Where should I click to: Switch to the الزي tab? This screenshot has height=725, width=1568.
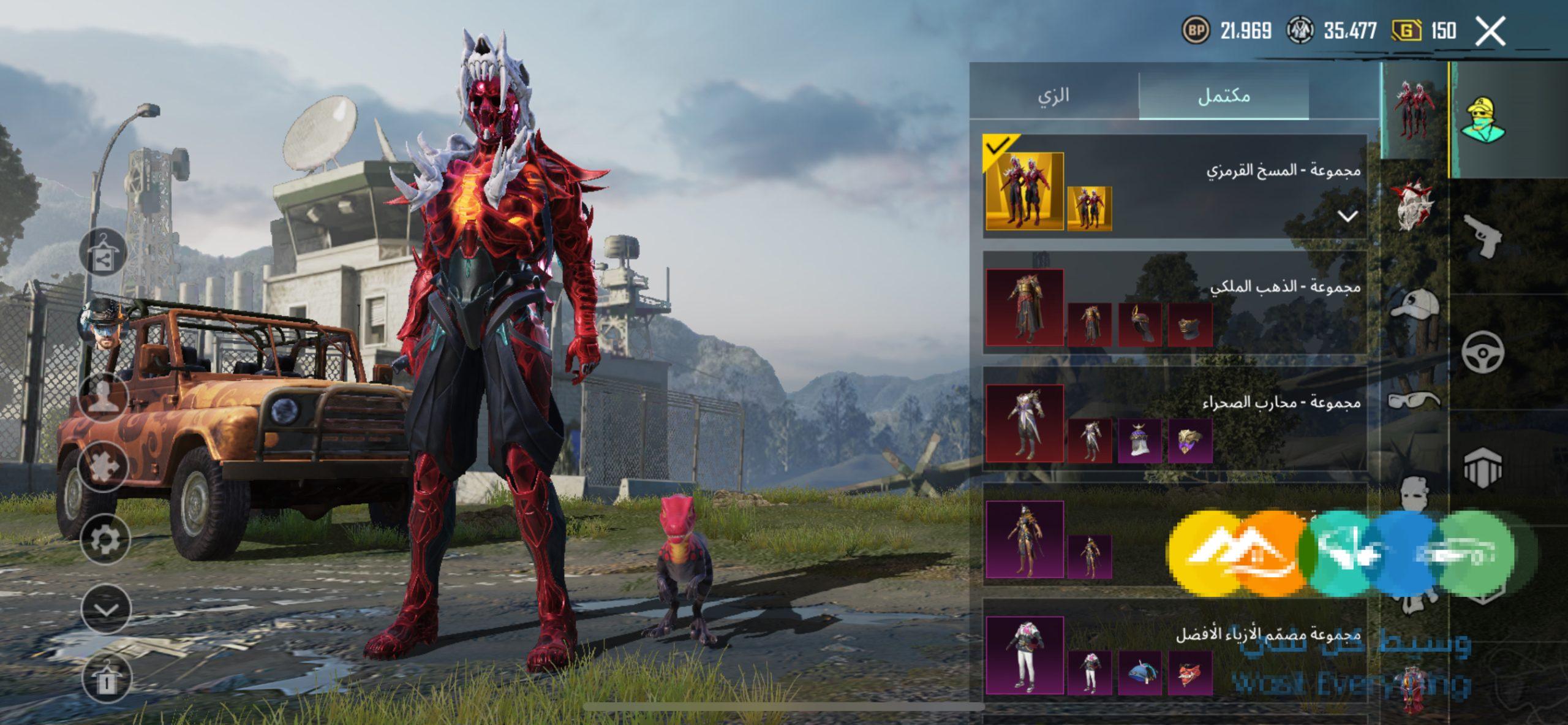[x=1053, y=96]
